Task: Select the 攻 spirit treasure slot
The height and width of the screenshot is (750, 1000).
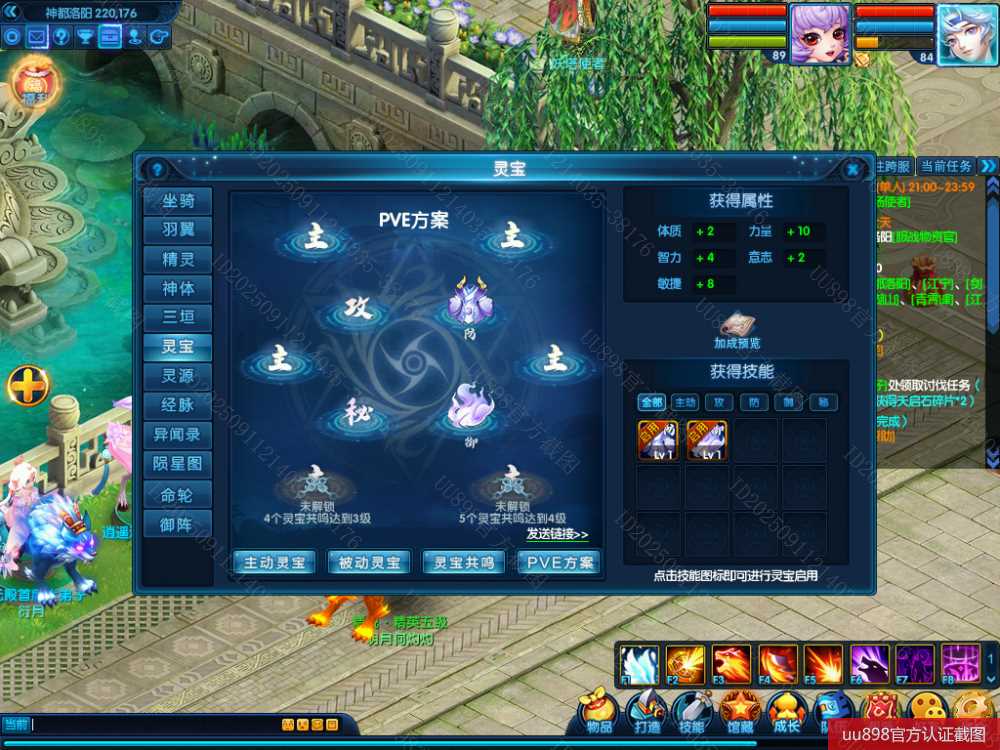Action: (x=357, y=309)
